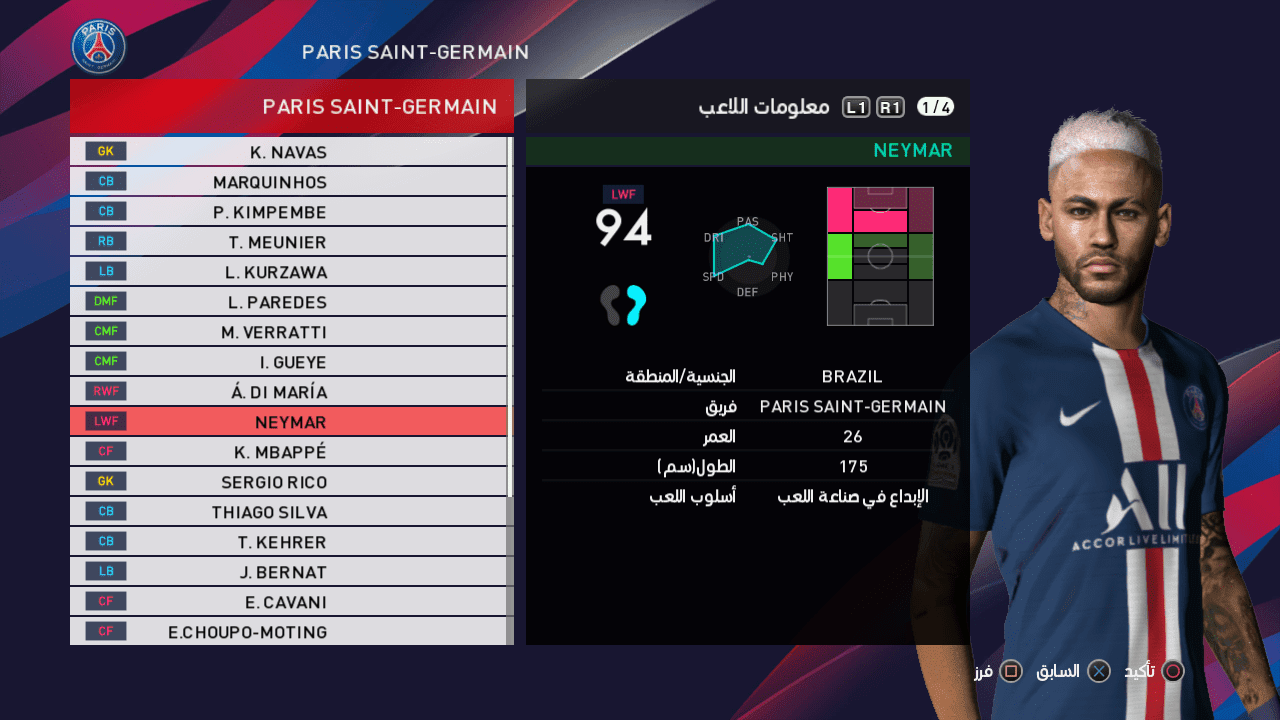1280x720 pixels.
Task: Select M. Verratti row
Action: tap(289, 332)
